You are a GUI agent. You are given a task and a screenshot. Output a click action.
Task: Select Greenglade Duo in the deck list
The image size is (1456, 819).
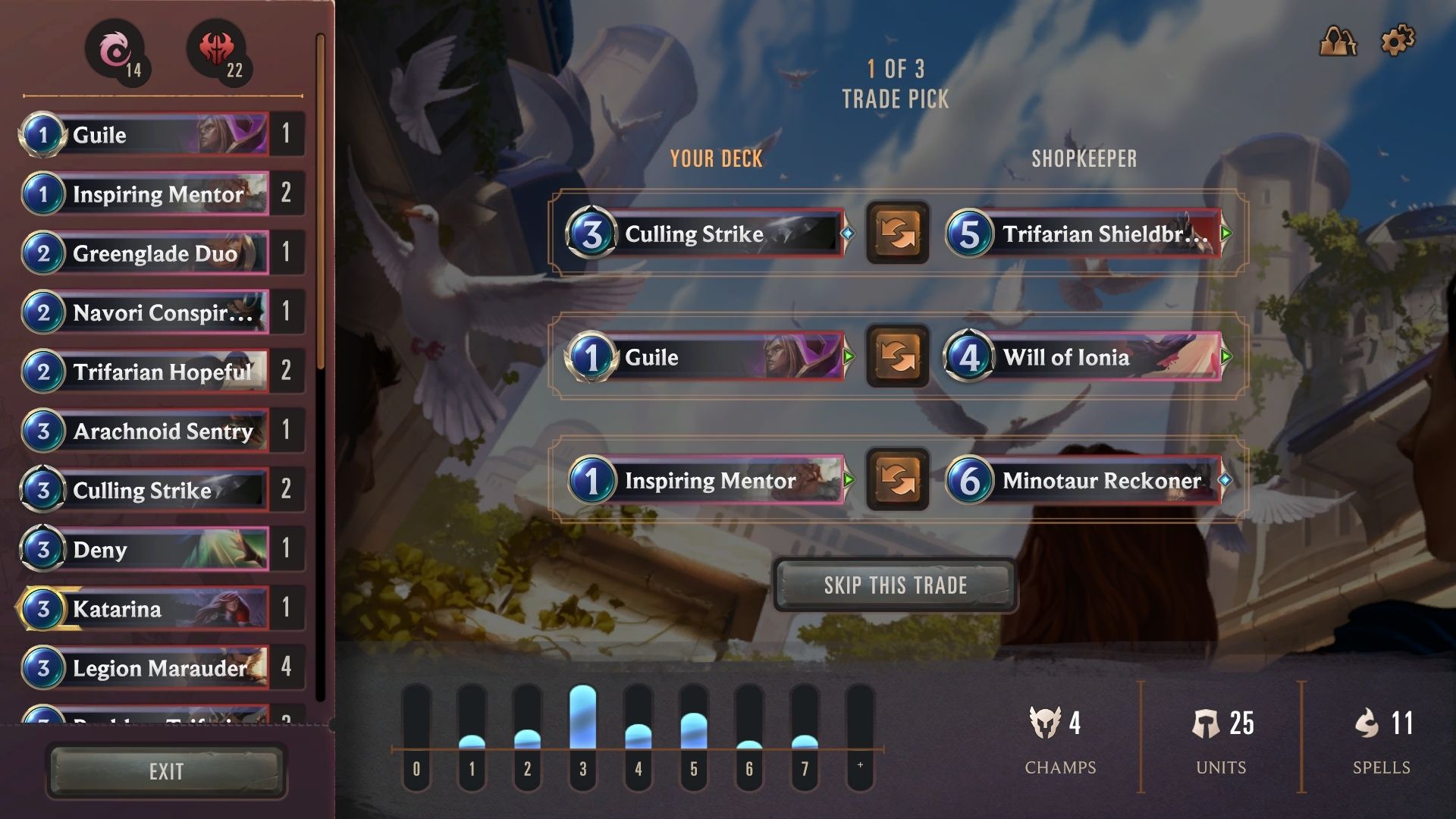144,253
